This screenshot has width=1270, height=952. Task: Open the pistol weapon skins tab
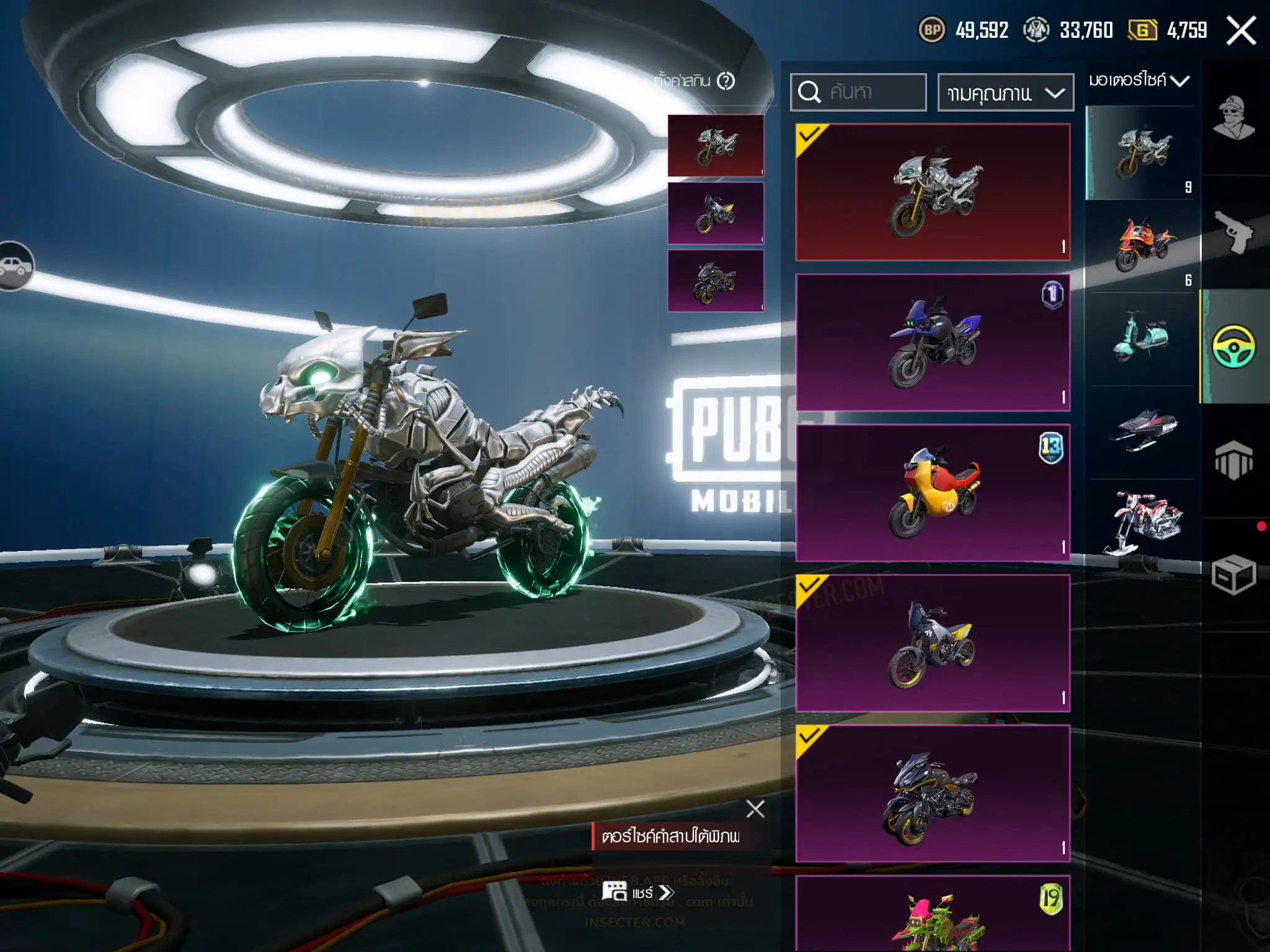(1233, 232)
